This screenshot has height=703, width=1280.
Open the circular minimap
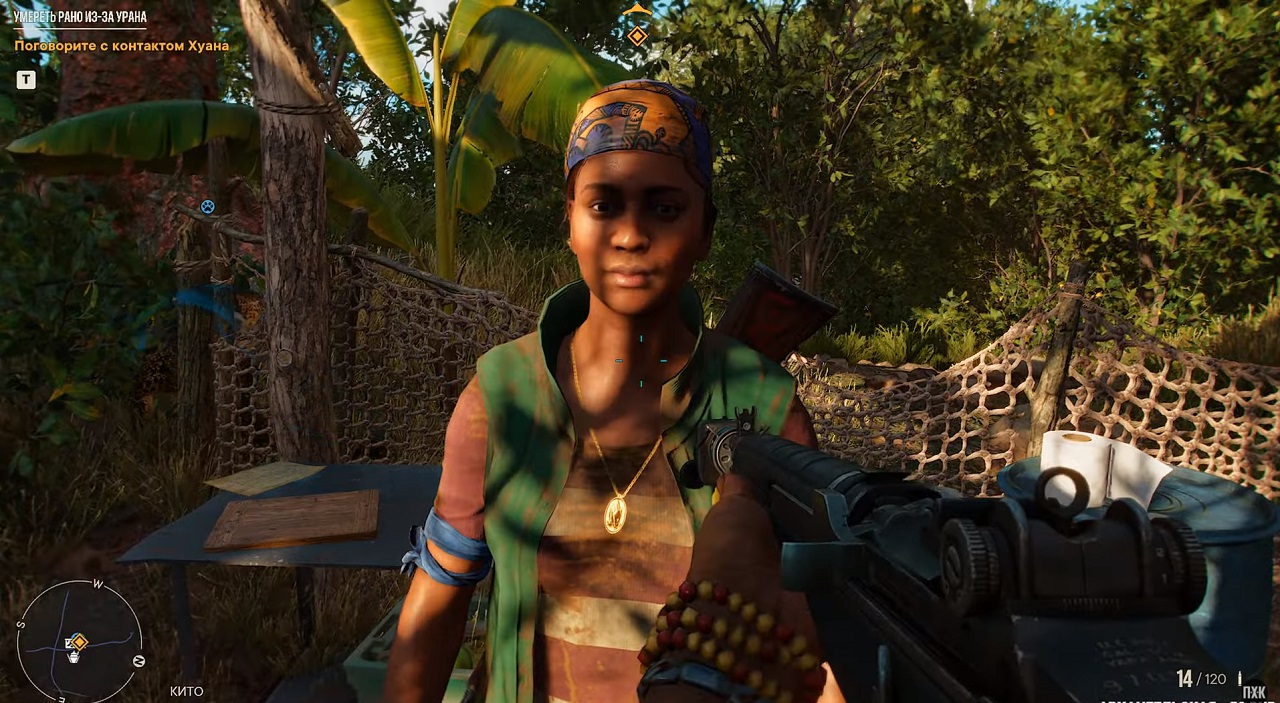point(80,640)
